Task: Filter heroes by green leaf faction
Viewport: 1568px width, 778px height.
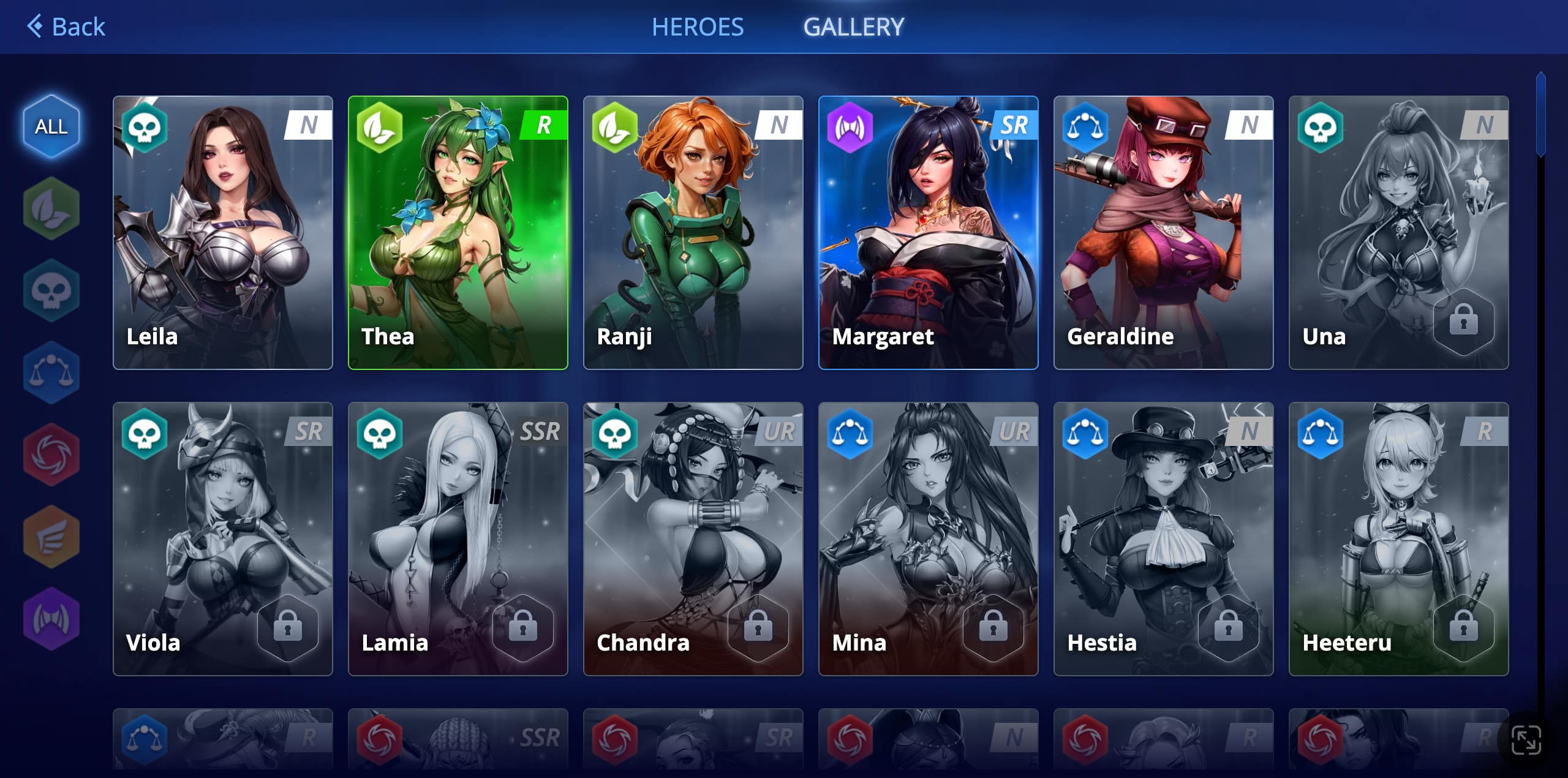Action: click(51, 208)
